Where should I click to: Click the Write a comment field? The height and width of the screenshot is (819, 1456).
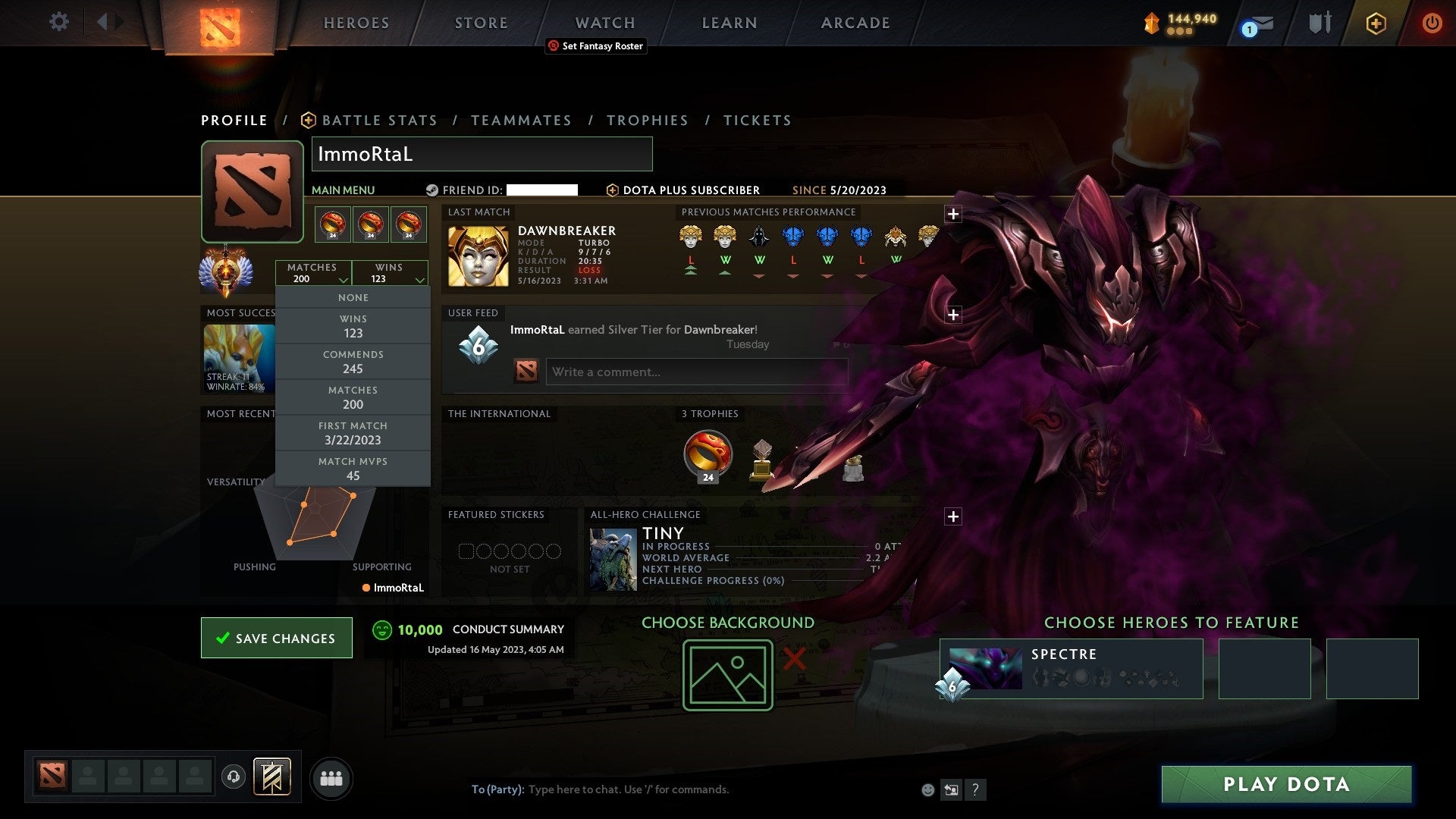click(x=696, y=372)
